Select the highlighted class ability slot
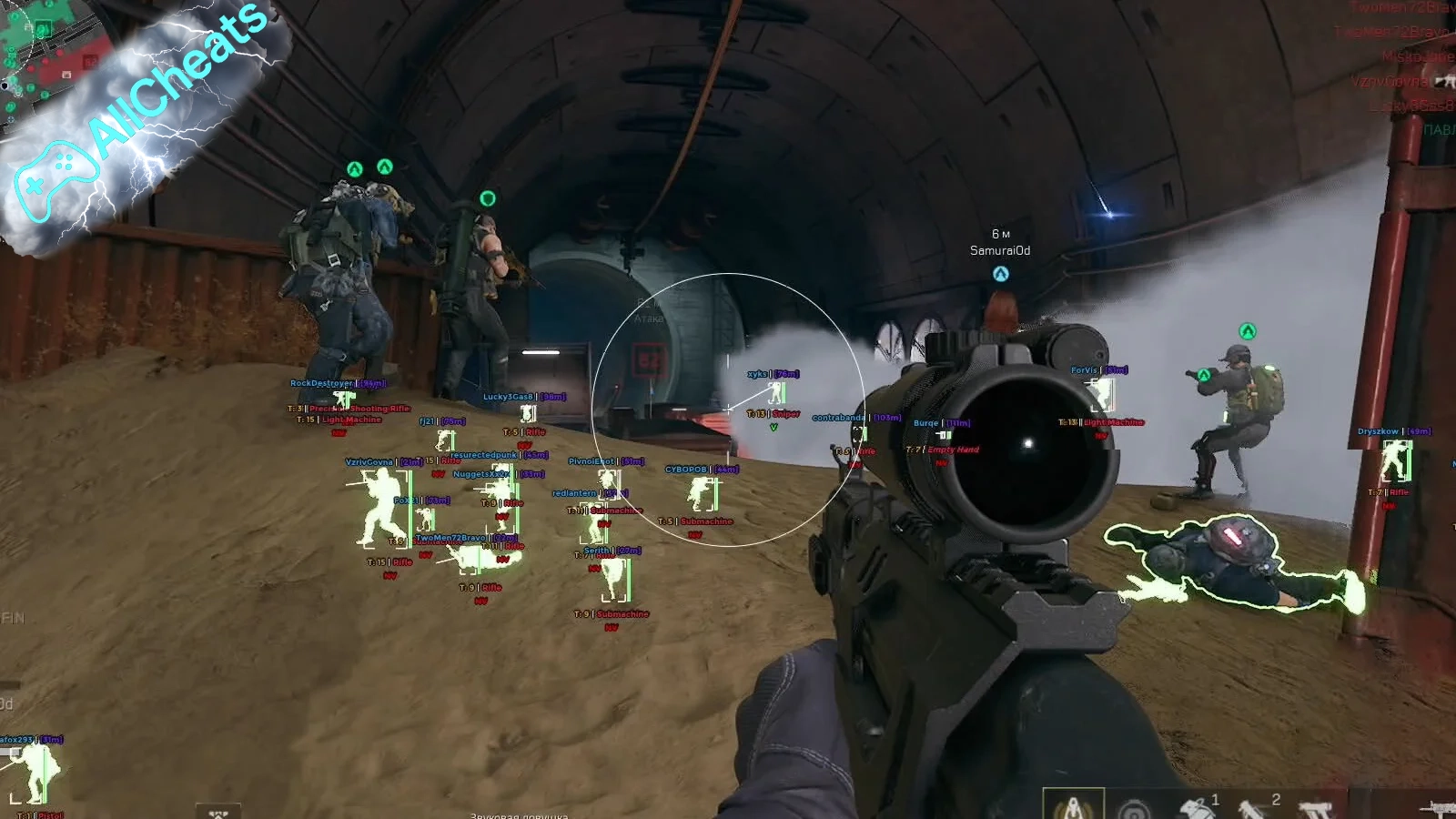This screenshot has width=1456, height=819. click(x=1073, y=805)
